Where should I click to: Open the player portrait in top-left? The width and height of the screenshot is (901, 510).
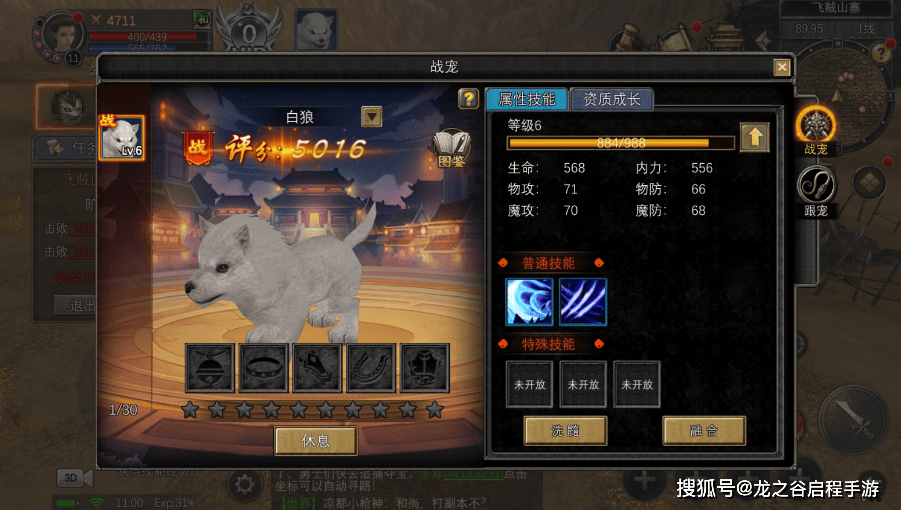click(63, 33)
